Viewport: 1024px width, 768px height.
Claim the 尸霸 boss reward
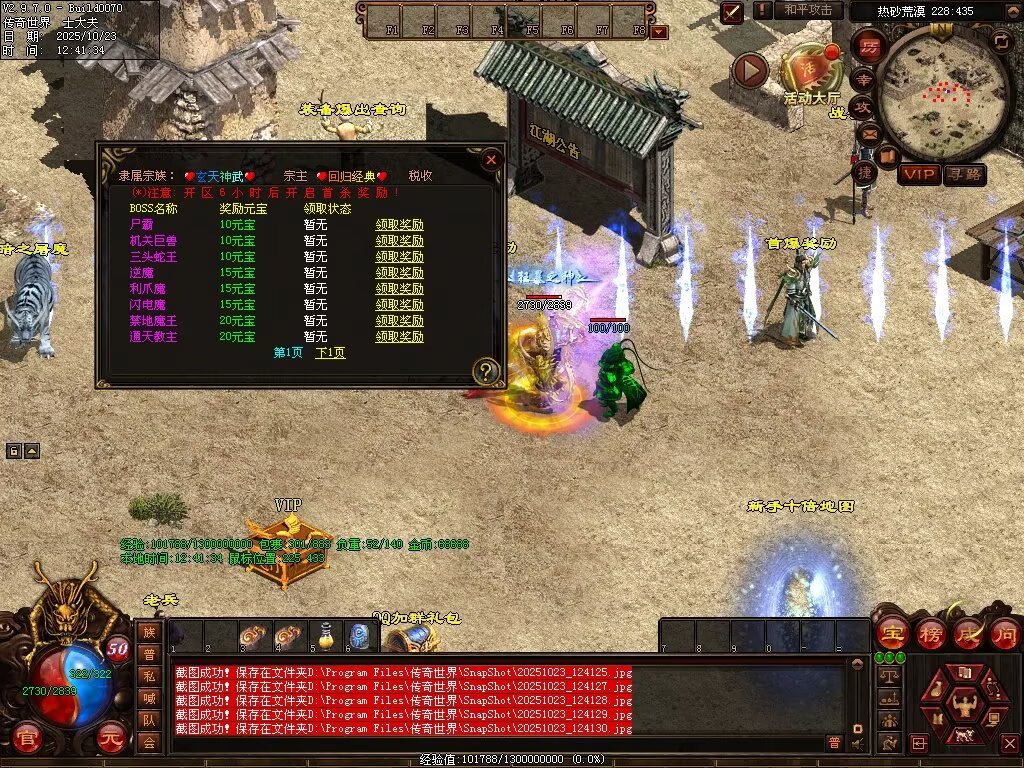tap(399, 225)
